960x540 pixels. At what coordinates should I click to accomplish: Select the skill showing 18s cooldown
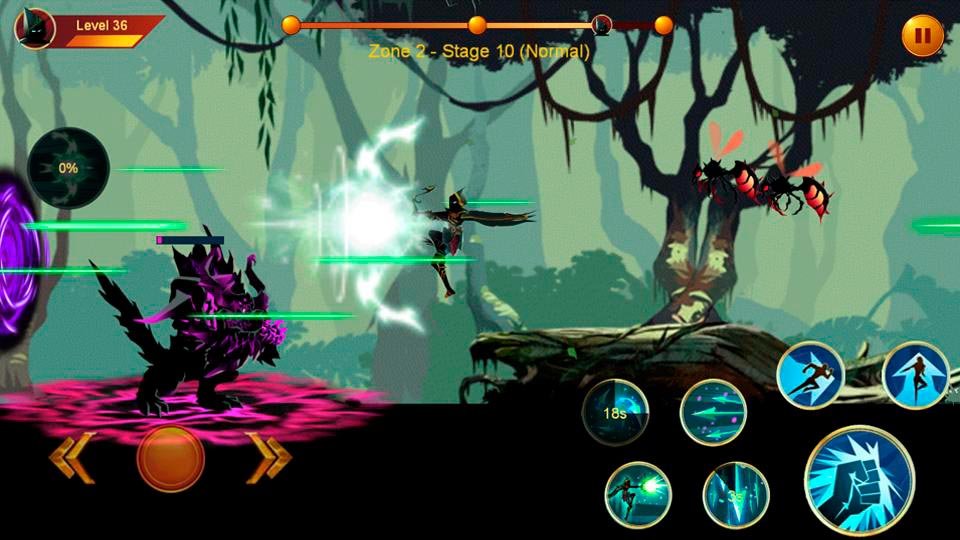[x=615, y=412]
